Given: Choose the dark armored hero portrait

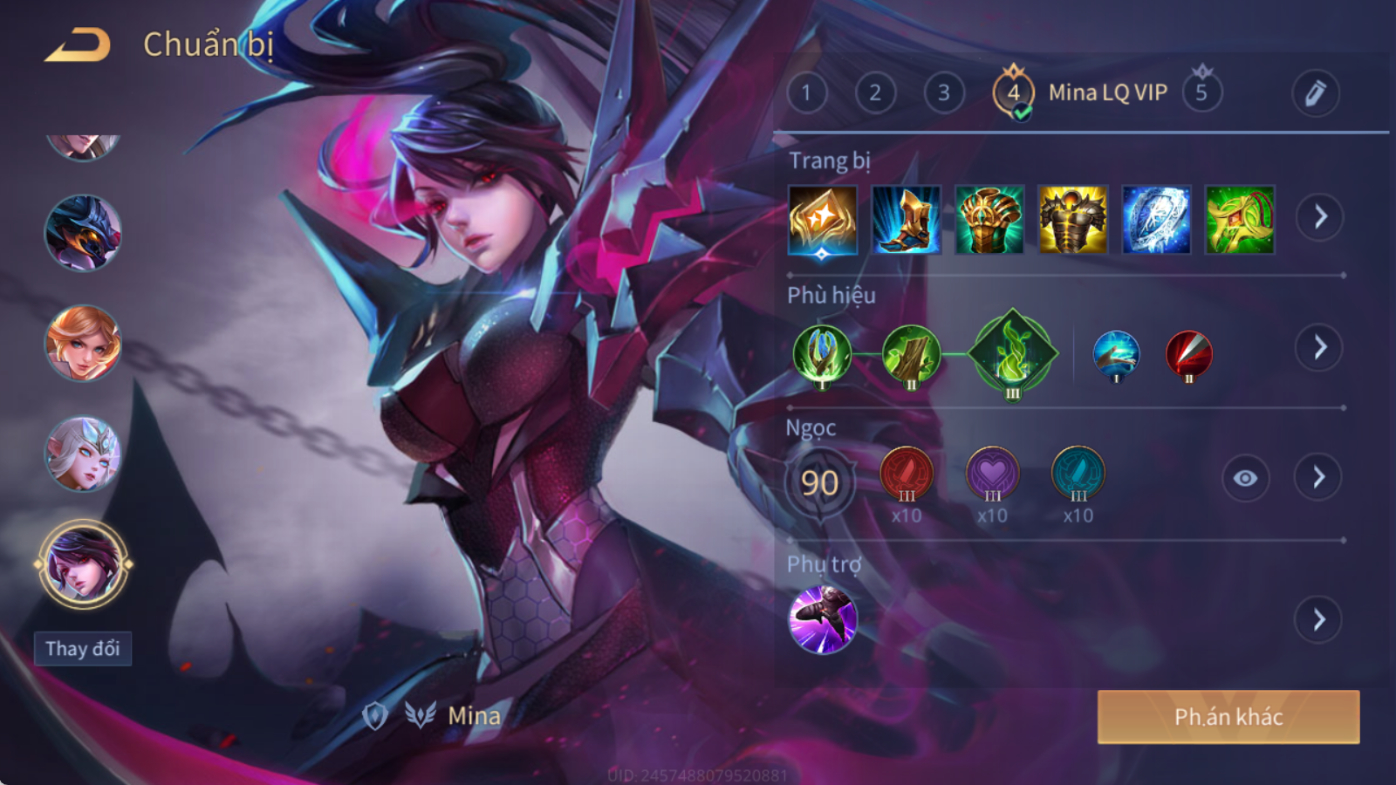Looking at the screenshot, I should pos(83,233).
